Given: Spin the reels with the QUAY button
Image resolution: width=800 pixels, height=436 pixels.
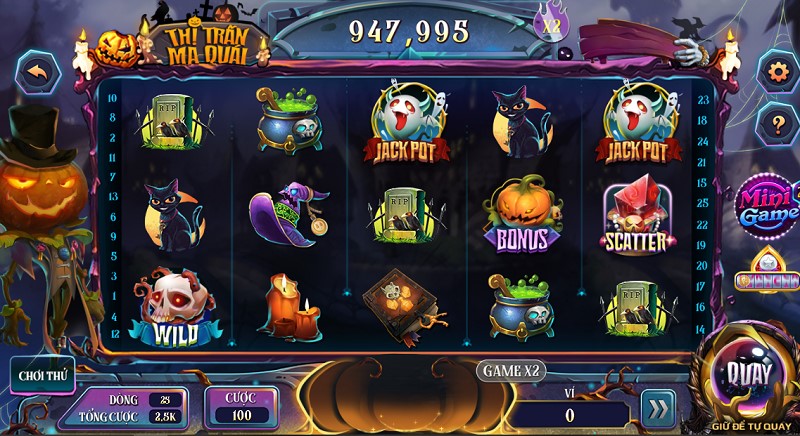Looking at the screenshot, I should 750,376.
